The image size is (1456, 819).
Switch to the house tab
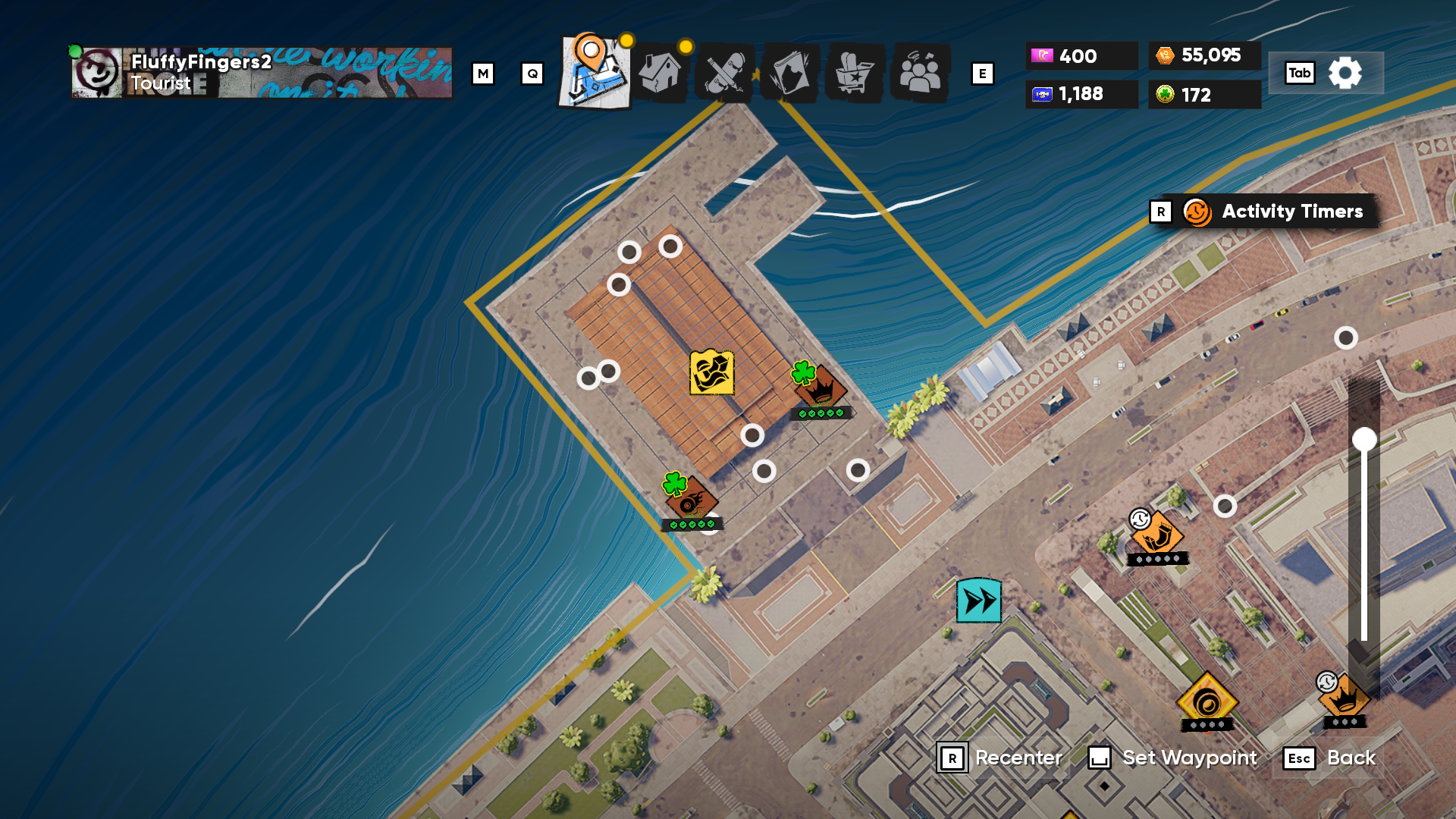(x=660, y=74)
